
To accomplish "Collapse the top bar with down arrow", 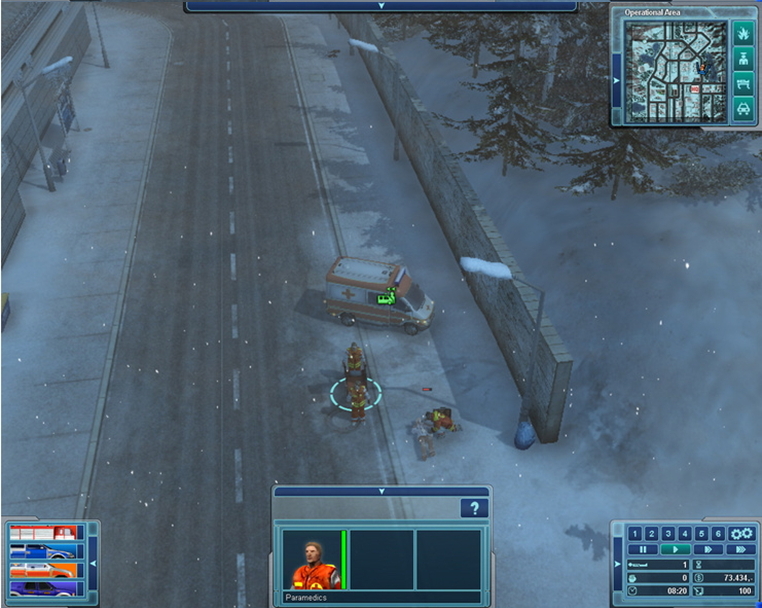I will coord(381,5).
